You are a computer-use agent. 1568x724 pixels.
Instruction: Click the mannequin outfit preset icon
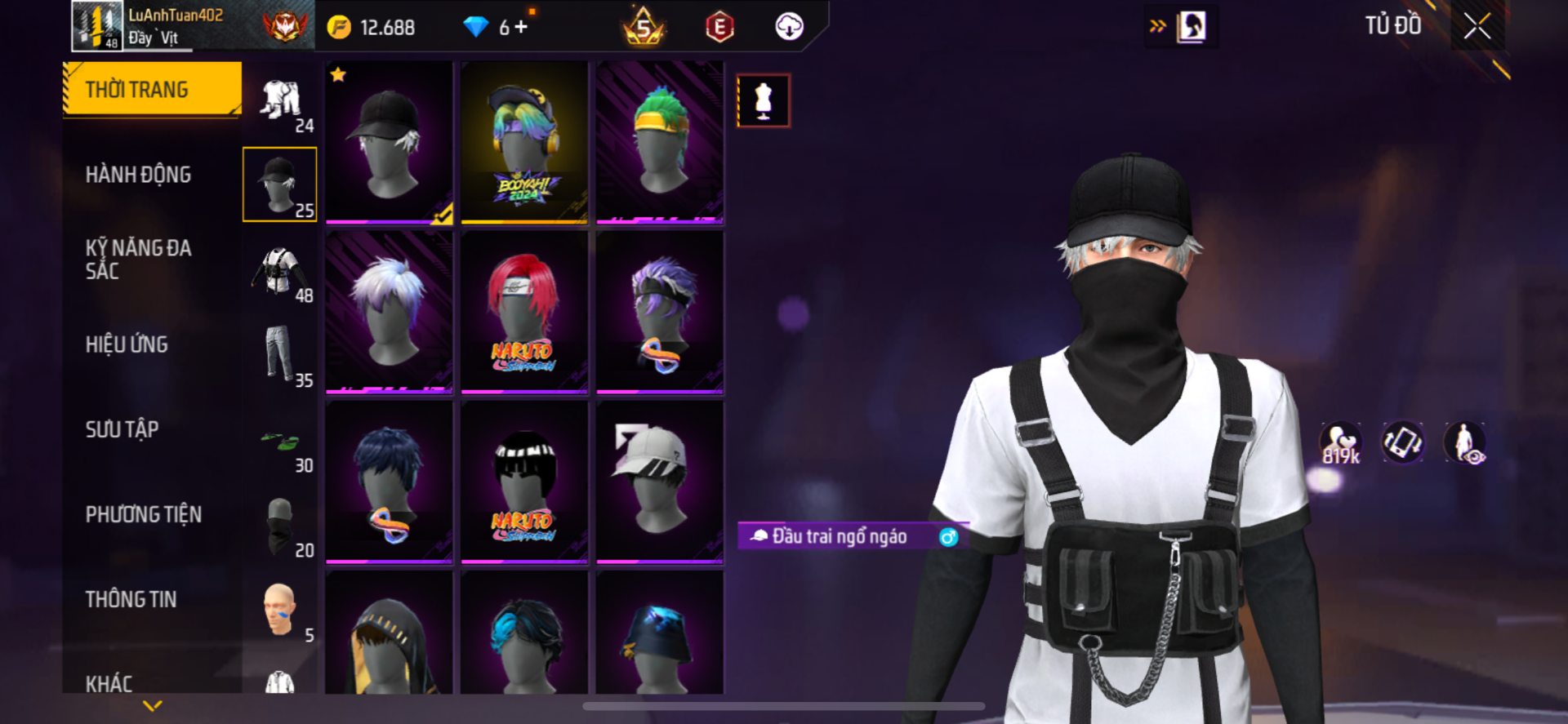764,100
